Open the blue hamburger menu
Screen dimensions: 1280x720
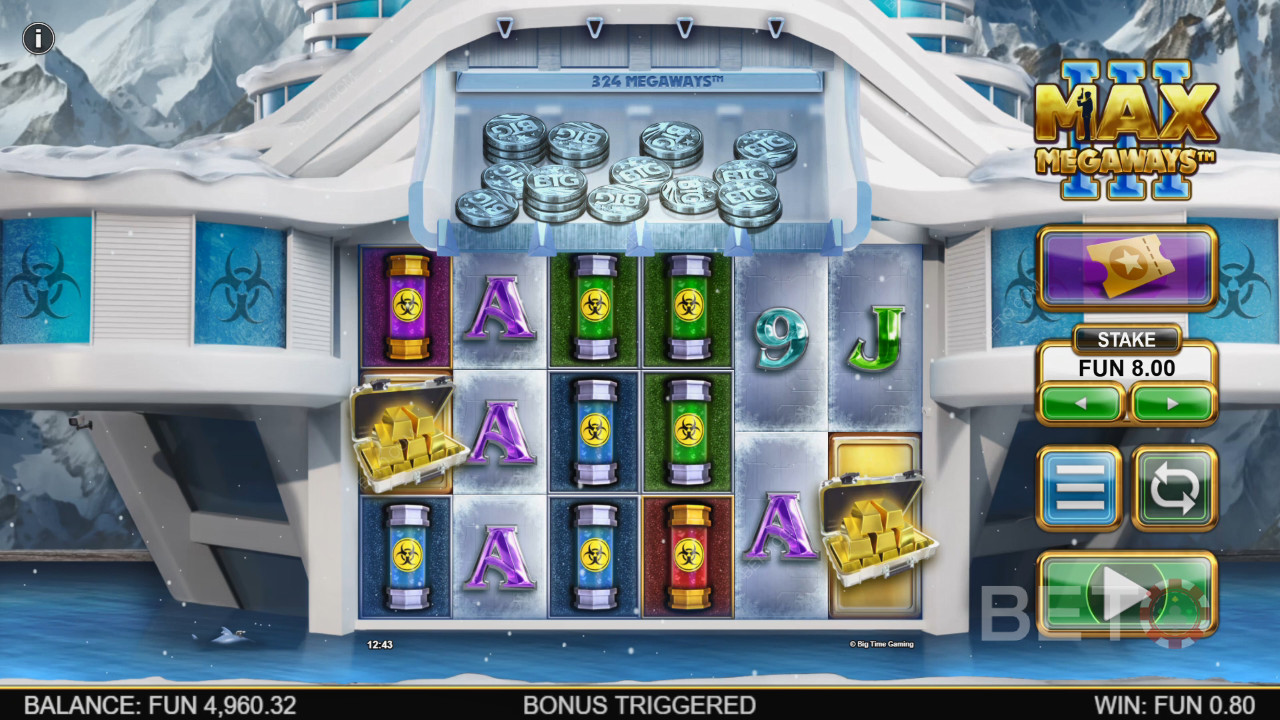pos(1080,488)
